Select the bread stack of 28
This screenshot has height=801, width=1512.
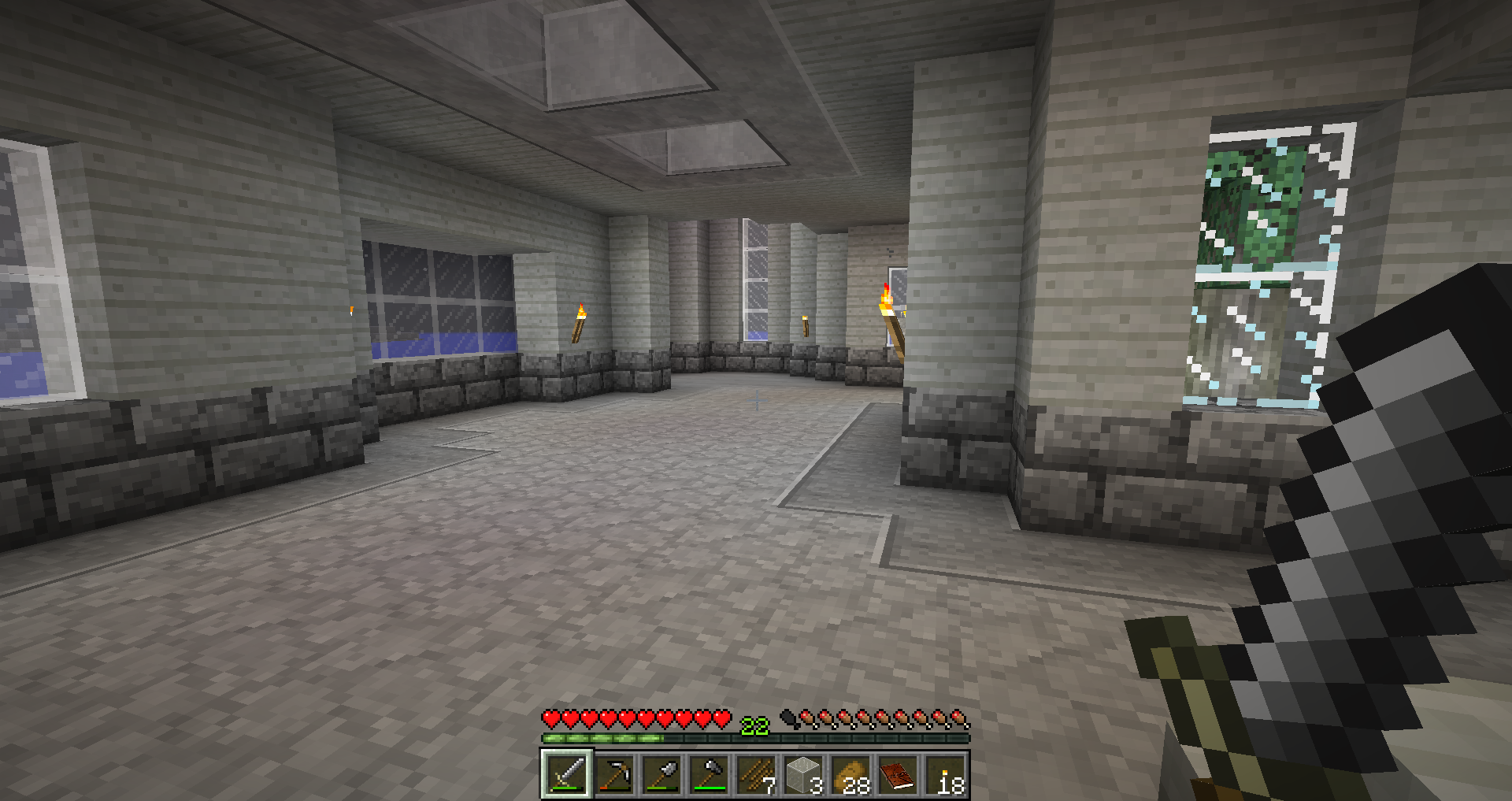point(850,774)
